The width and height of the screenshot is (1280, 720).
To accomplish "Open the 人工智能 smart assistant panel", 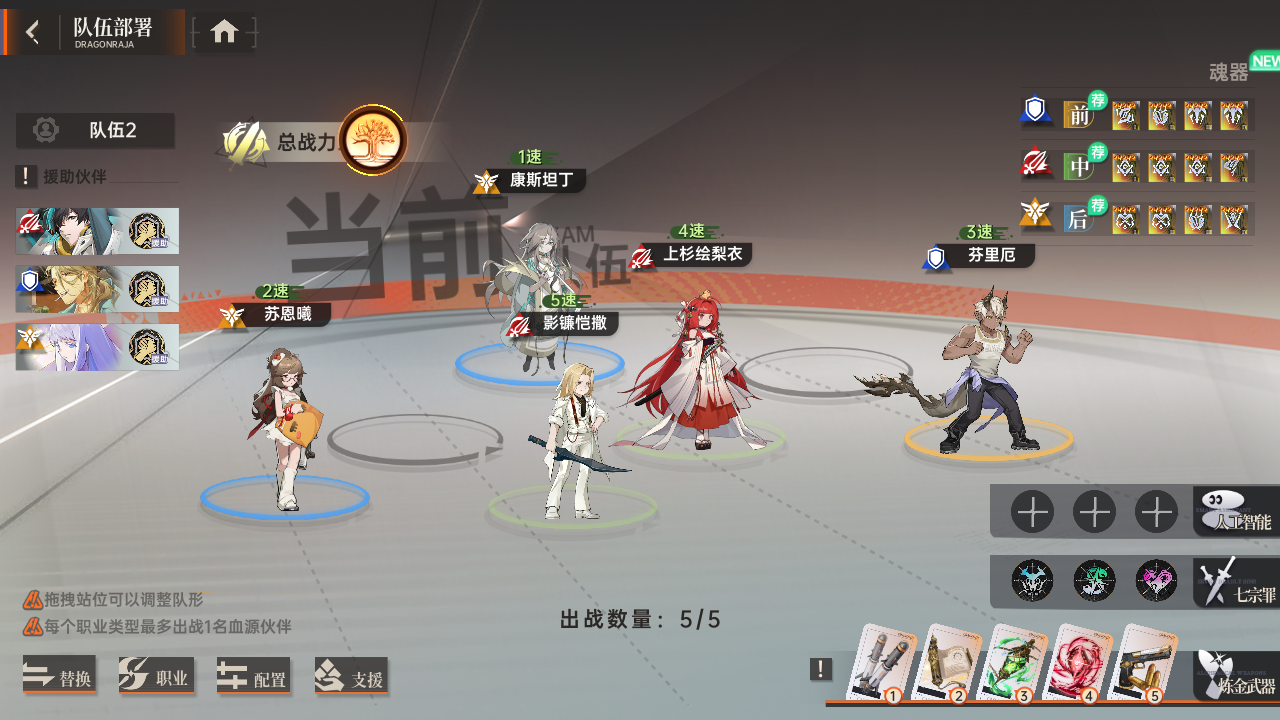I will (x=1235, y=512).
